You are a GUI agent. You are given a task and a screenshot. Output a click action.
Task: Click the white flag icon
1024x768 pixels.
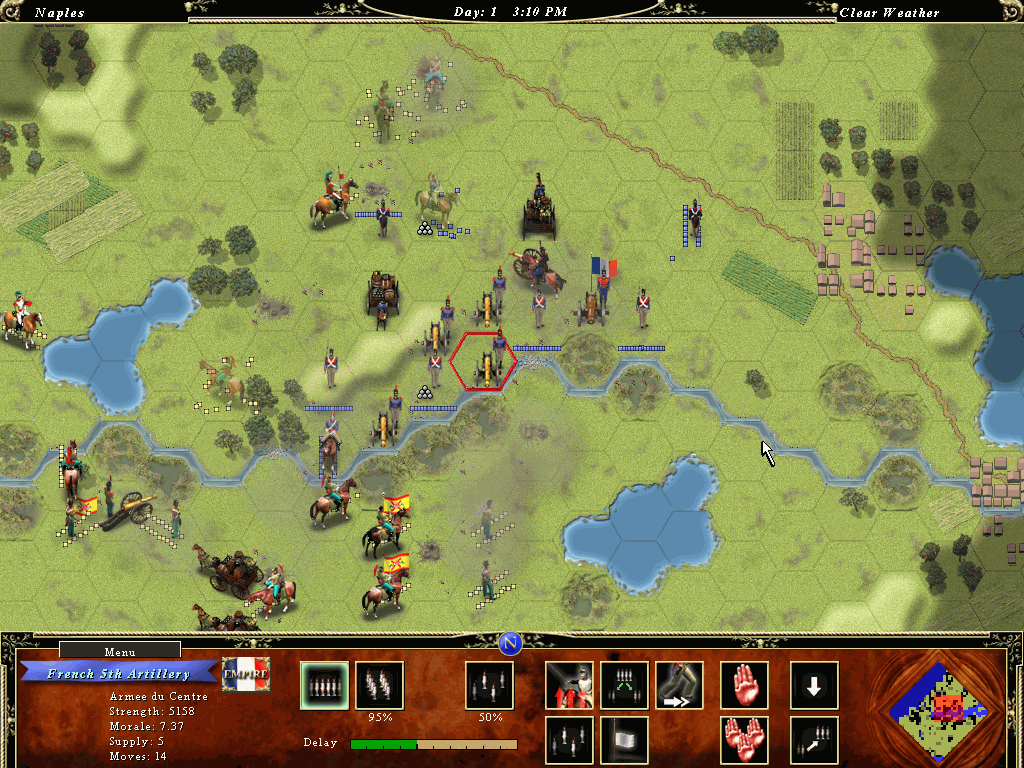[624, 740]
